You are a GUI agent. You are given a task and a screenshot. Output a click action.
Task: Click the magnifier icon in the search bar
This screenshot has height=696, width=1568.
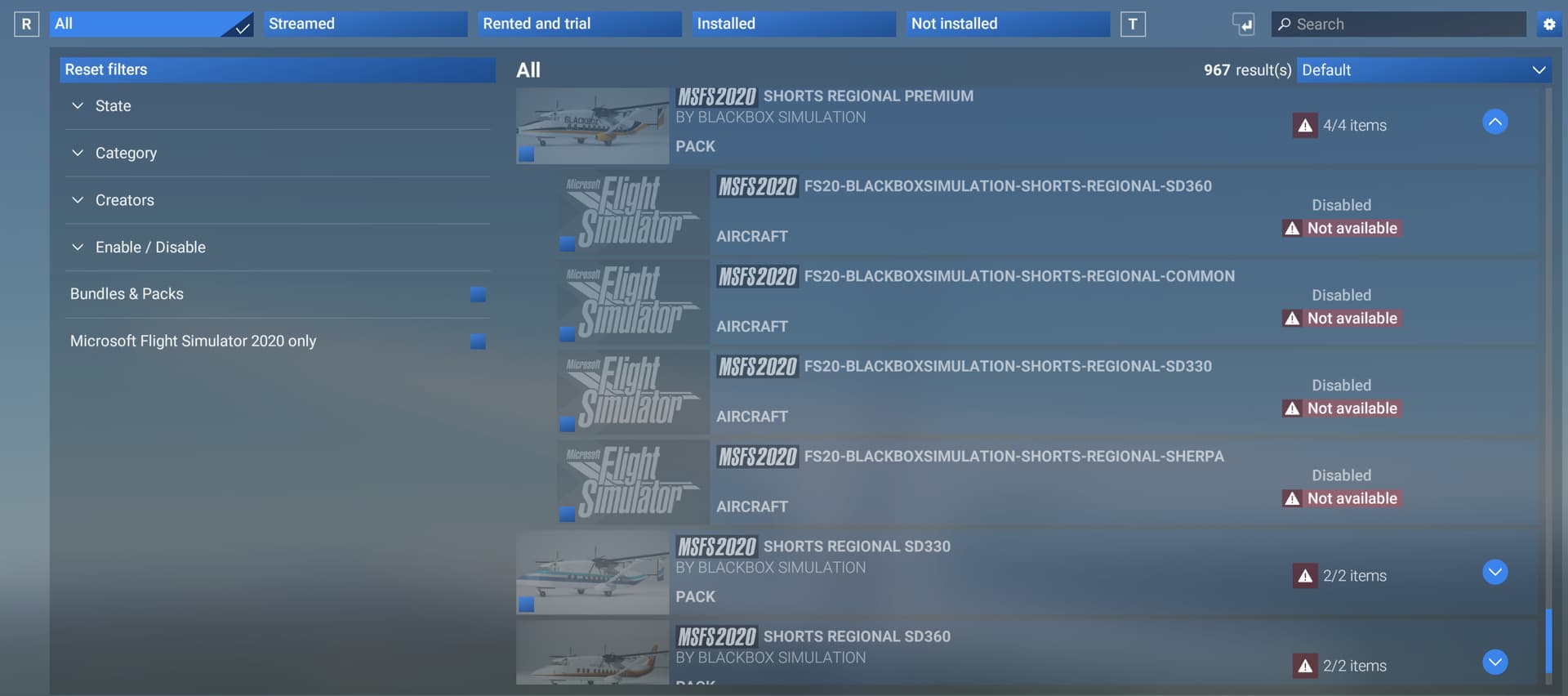pyautogui.click(x=1284, y=25)
